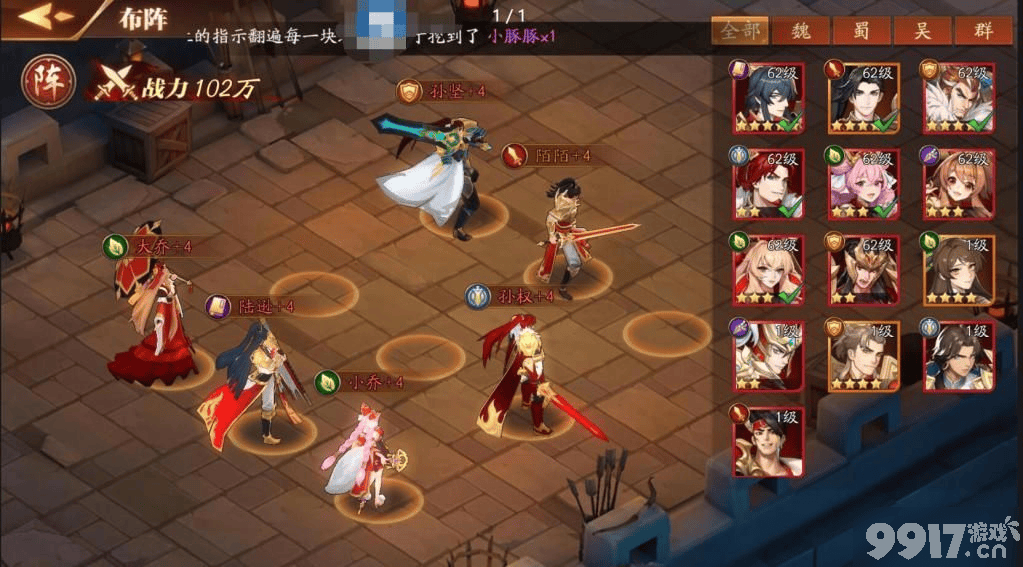Choose the 群 faction tab
Viewport: 1023px width, 567px height.
tap(981, 30)
